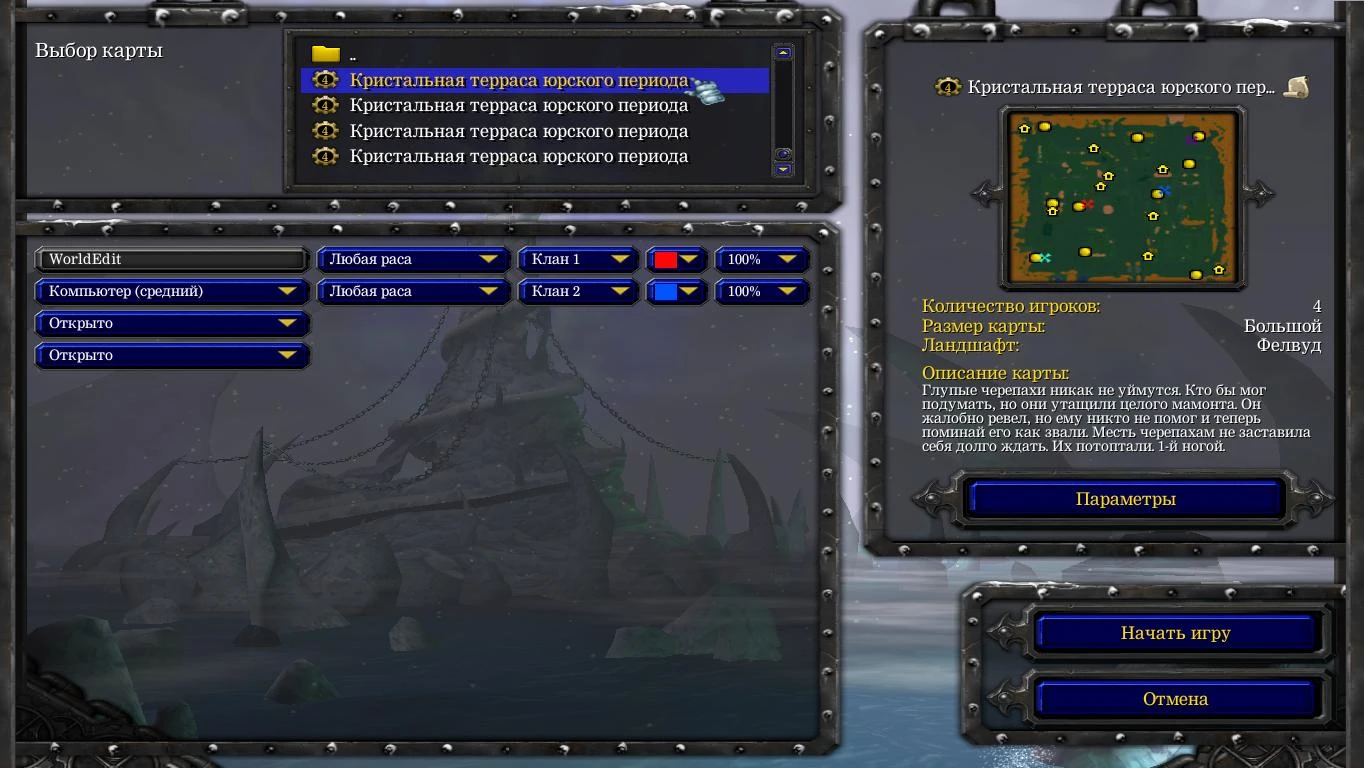Click the WorldEdit player name field

coord(172,259)
